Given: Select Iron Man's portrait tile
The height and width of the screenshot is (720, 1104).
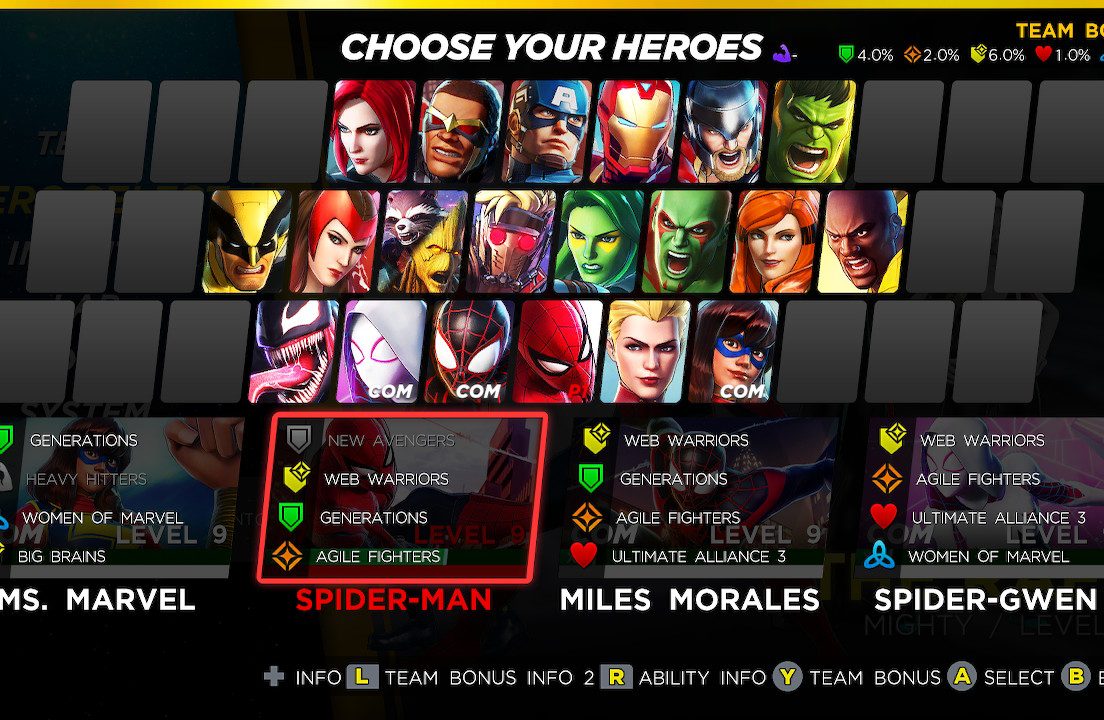Looking at the screenshot, I should (x=637, y=131).
